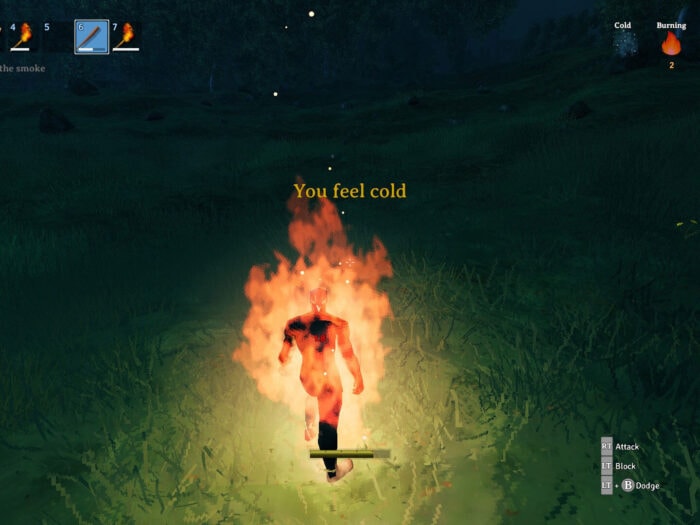Viewport: 700px width, 525px height.
Task: Equip the torch in hotbar slot 7
Action: coord(126,37)
